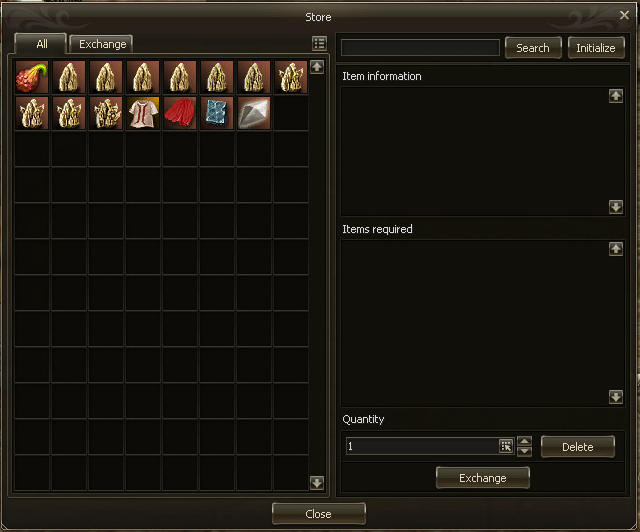Click the Close button at bottom

318,514
